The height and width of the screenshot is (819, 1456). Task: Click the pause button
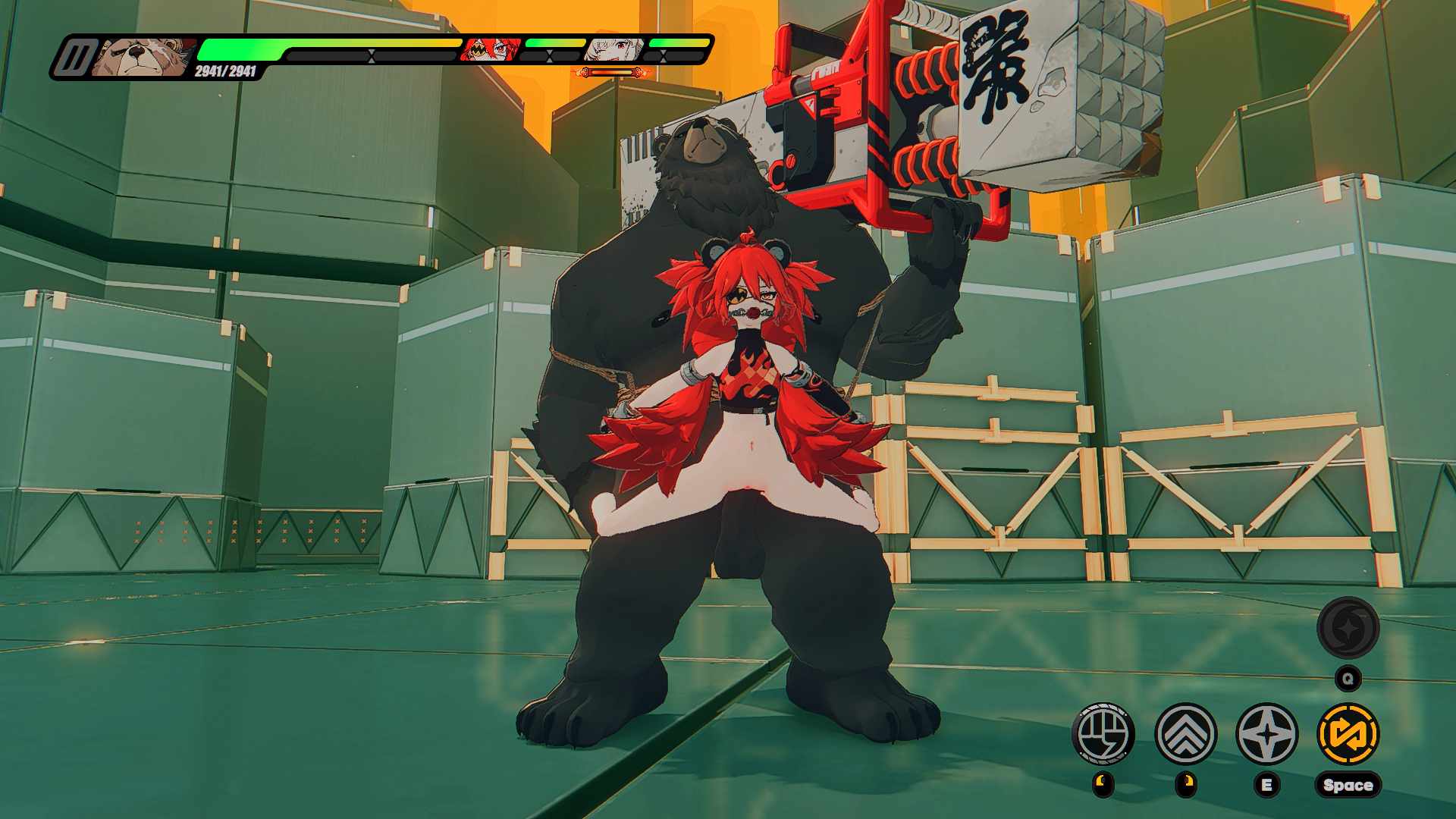75,58
